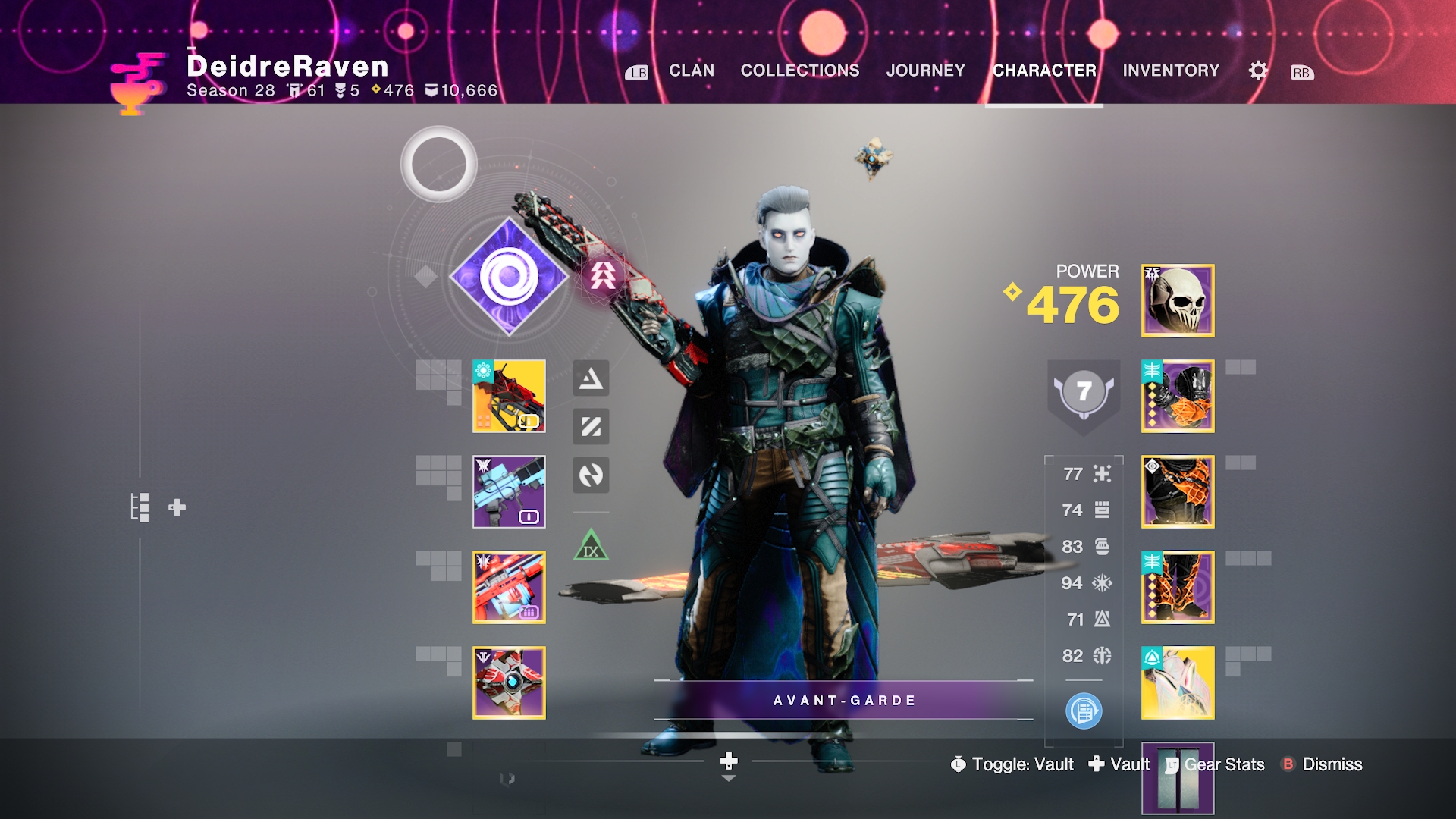Screen dimensions: 1456x819
Task: Select the orange leg armor slot
Action: (x=1178, y=587)
